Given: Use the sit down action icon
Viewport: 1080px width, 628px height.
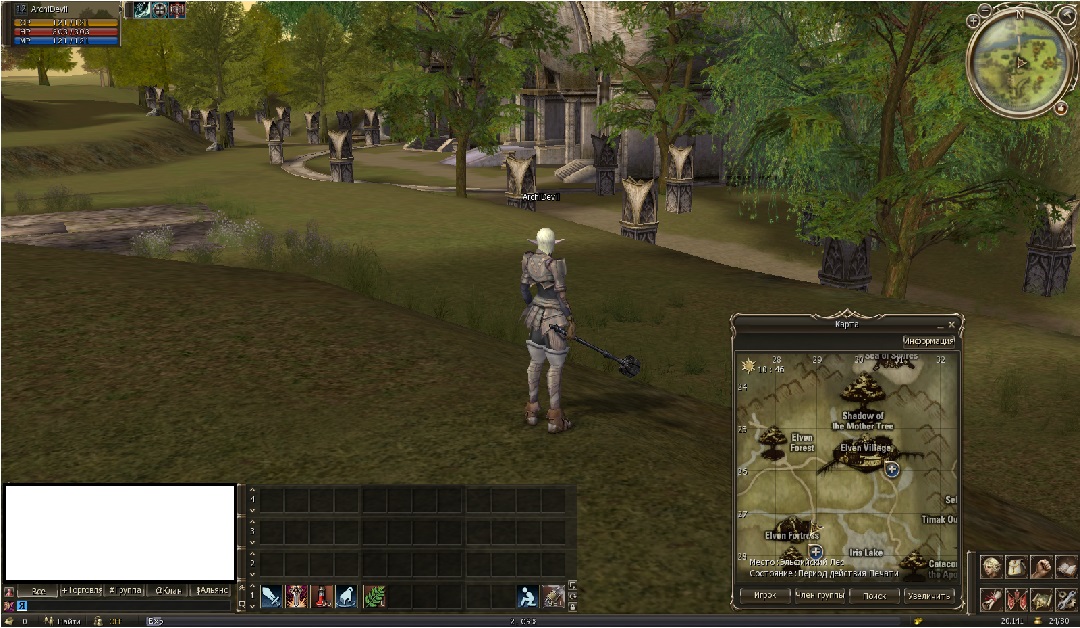Looking at the screenshot, I should [x=527, y=597].
